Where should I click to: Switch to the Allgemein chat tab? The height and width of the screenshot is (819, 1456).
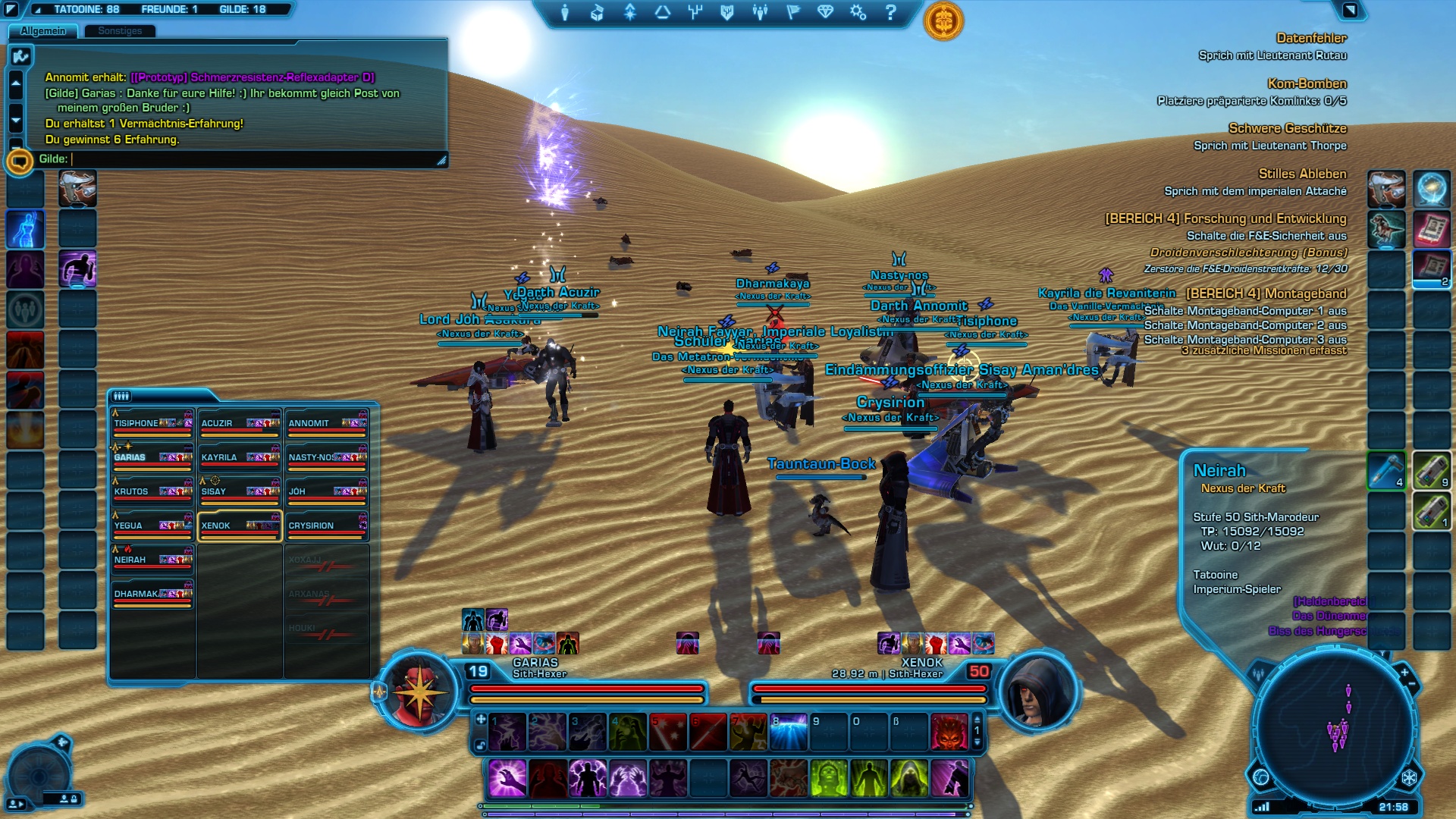pos(42,31)
